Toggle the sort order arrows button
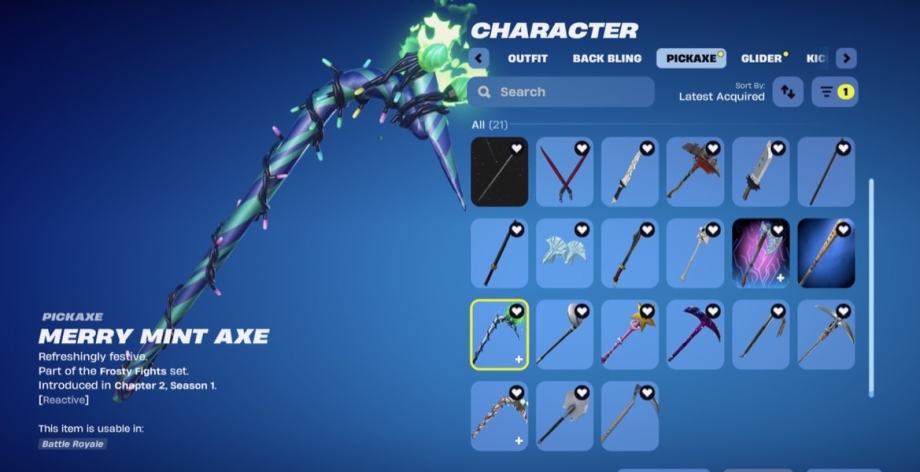The height and width of the screenshot is (472, 920). [788, 92]
